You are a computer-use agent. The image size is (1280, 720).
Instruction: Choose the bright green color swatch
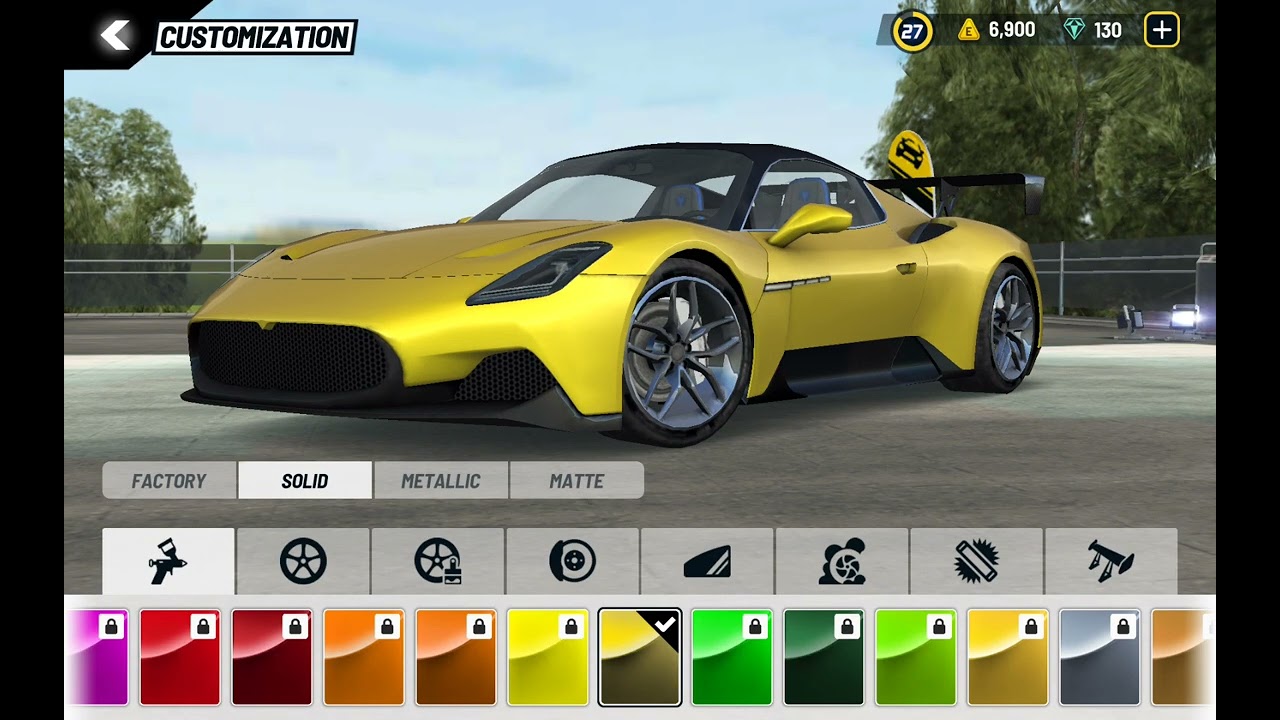point(732,658)
